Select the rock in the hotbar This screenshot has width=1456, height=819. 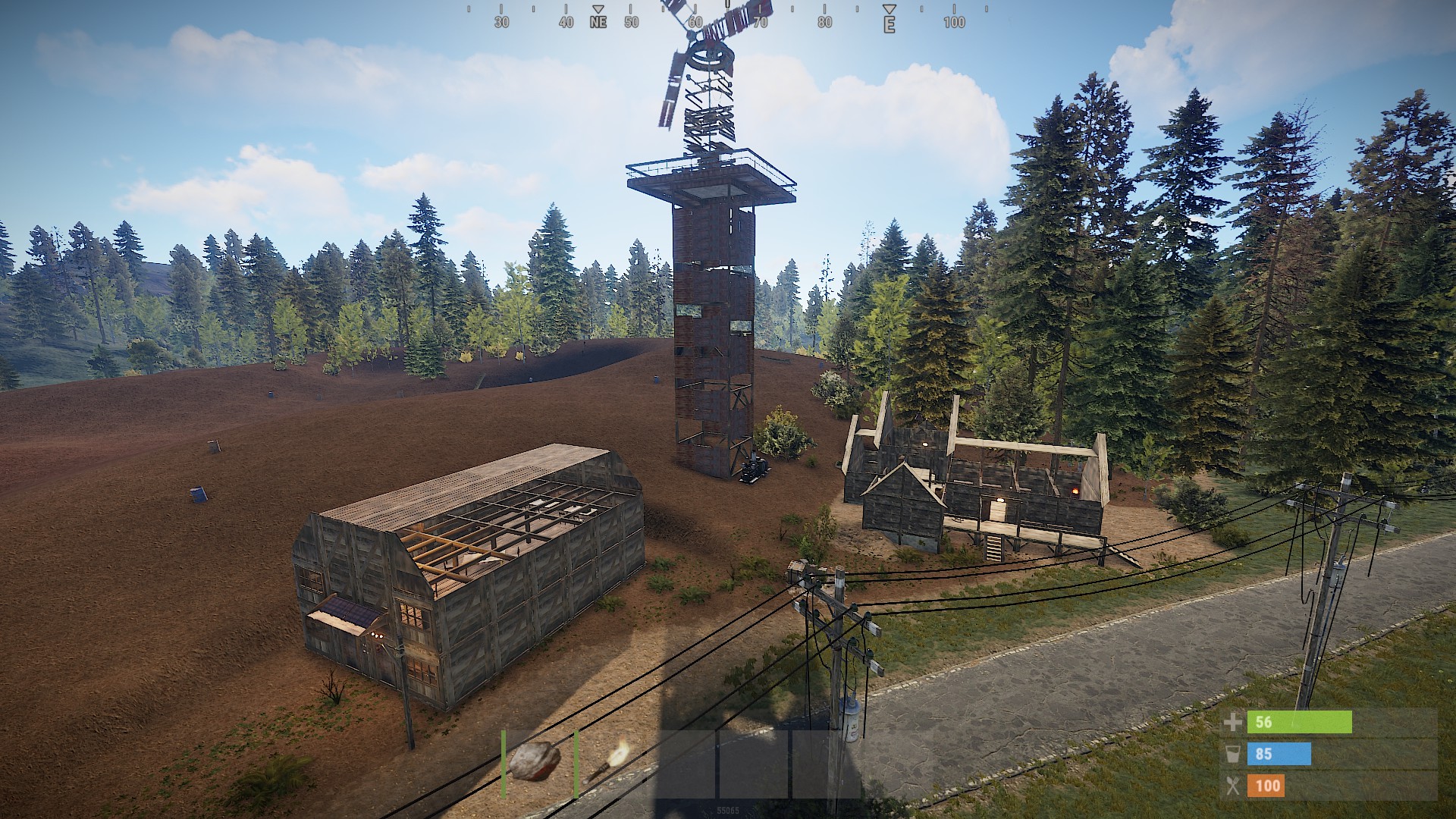click(536, 761)
